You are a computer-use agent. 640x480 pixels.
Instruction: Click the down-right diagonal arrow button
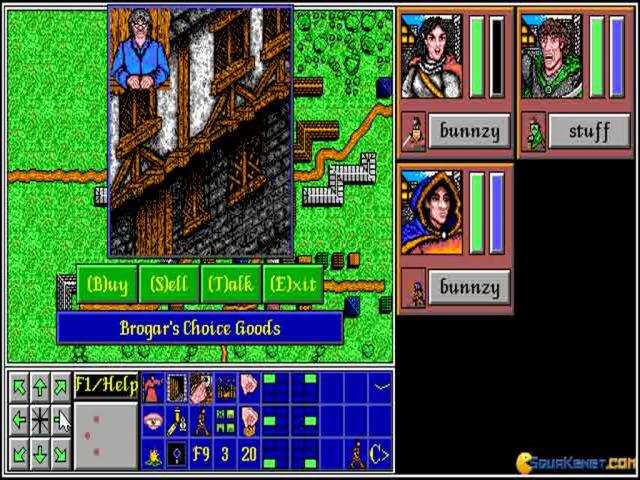62,455
